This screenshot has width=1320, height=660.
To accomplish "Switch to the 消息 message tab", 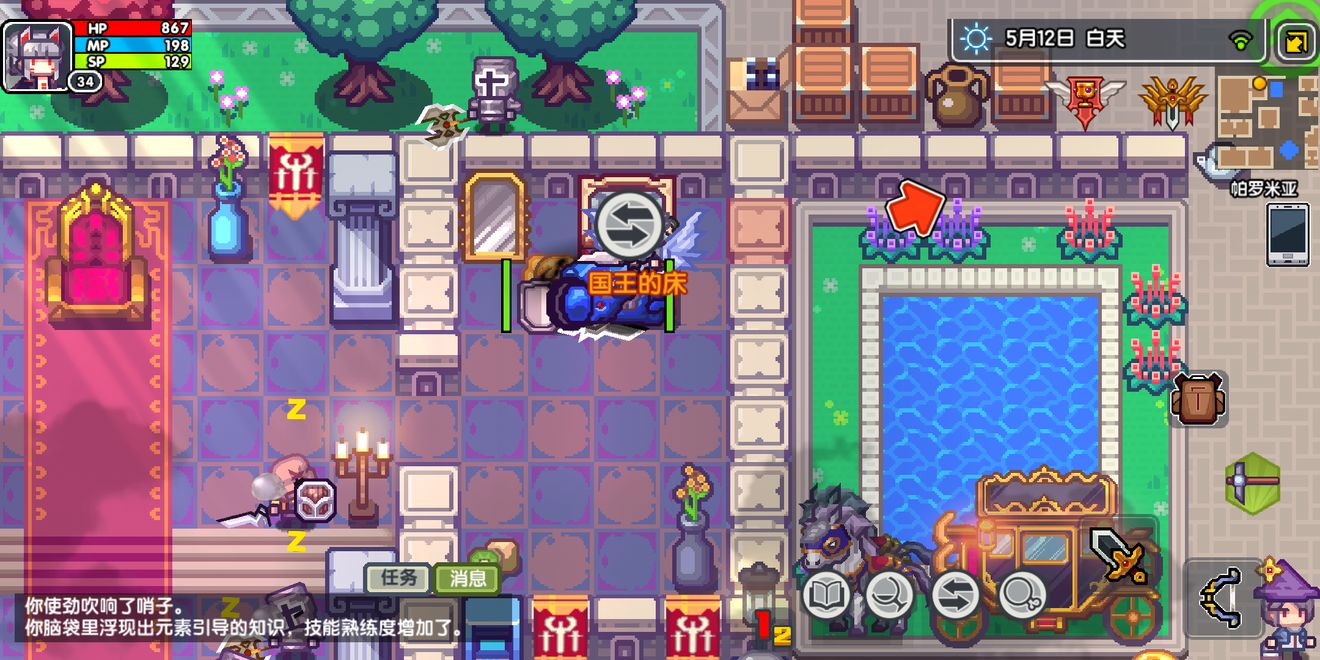I will 467,577.
